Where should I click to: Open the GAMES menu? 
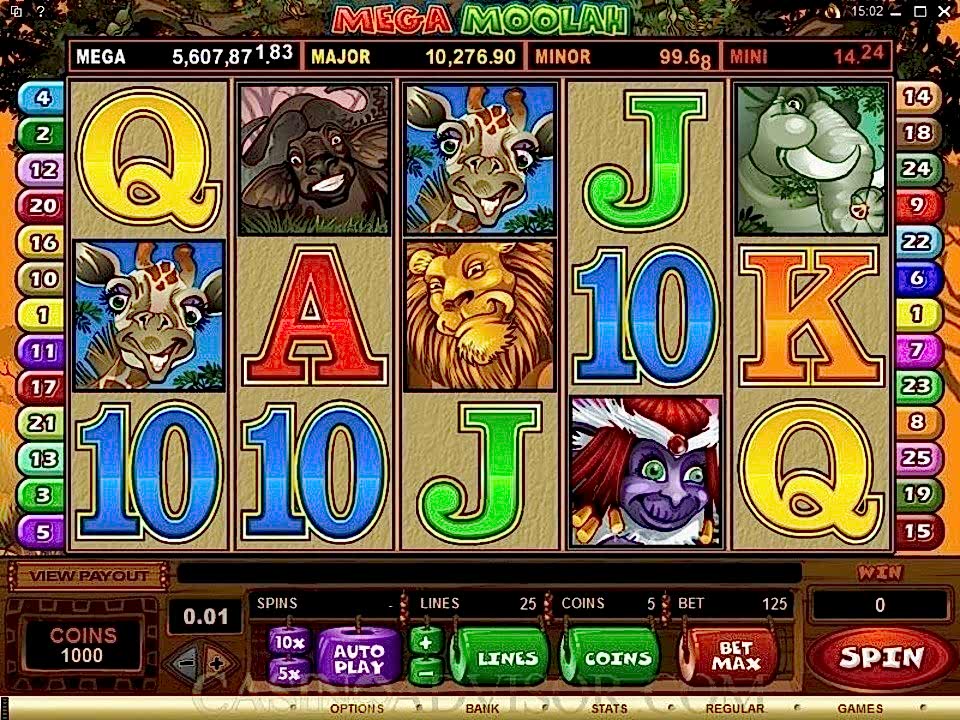860,709
